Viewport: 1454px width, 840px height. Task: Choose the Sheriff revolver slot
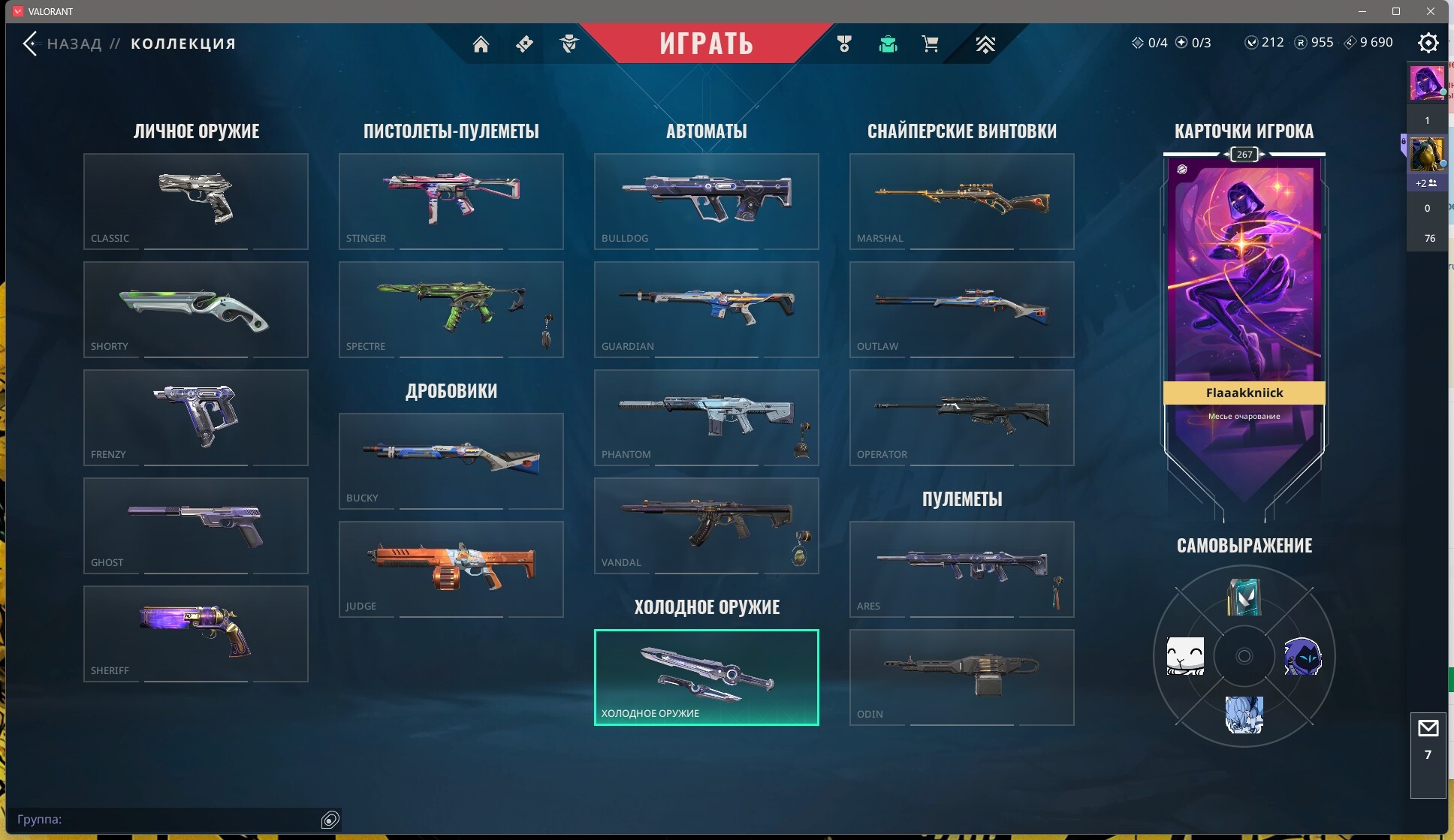tap(195, 634)
